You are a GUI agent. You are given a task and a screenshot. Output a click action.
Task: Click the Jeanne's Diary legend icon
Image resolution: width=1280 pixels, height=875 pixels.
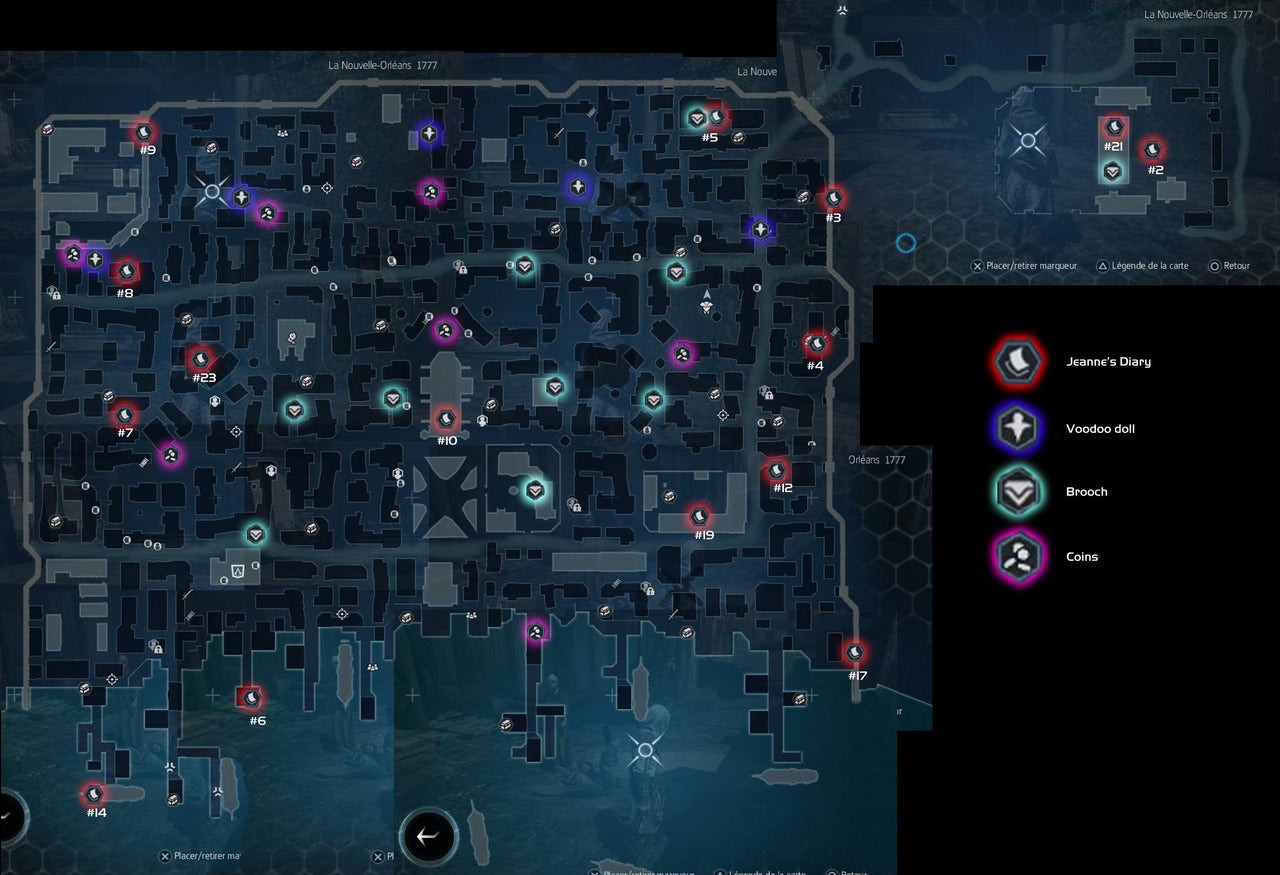tap(1018, 361)
